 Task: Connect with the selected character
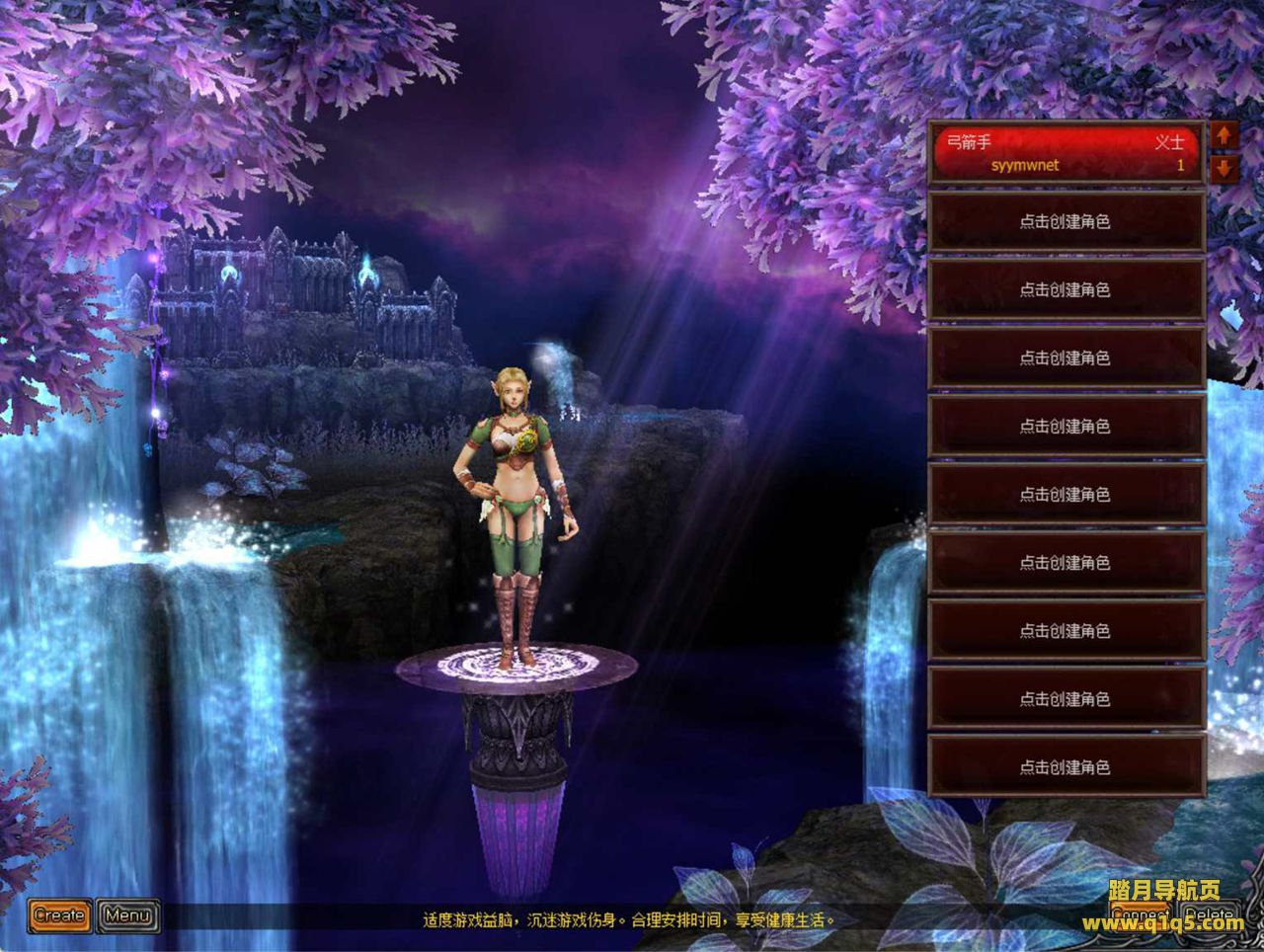tap(1139, 914)
